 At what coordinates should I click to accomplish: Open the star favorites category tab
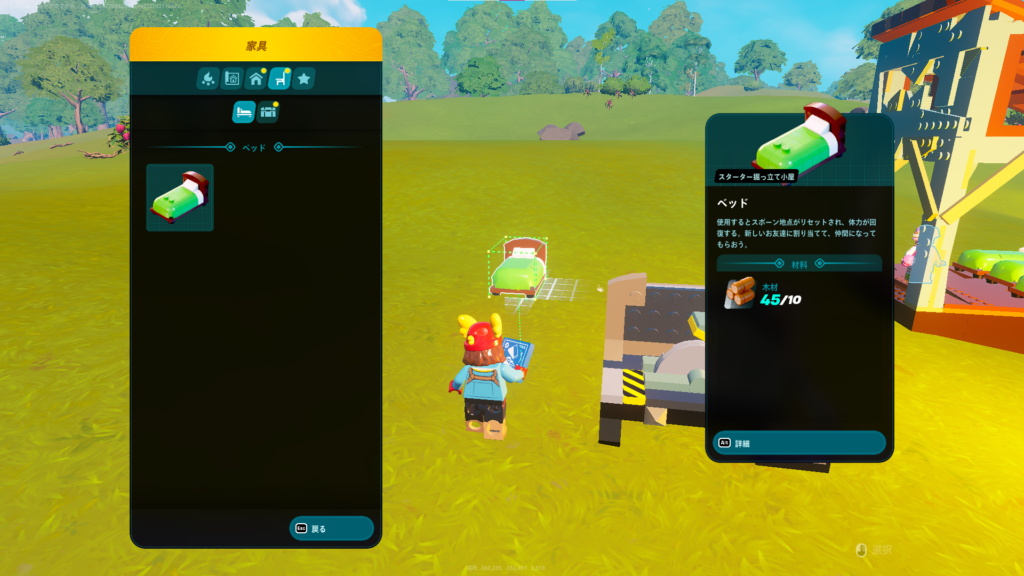point(304,78)
